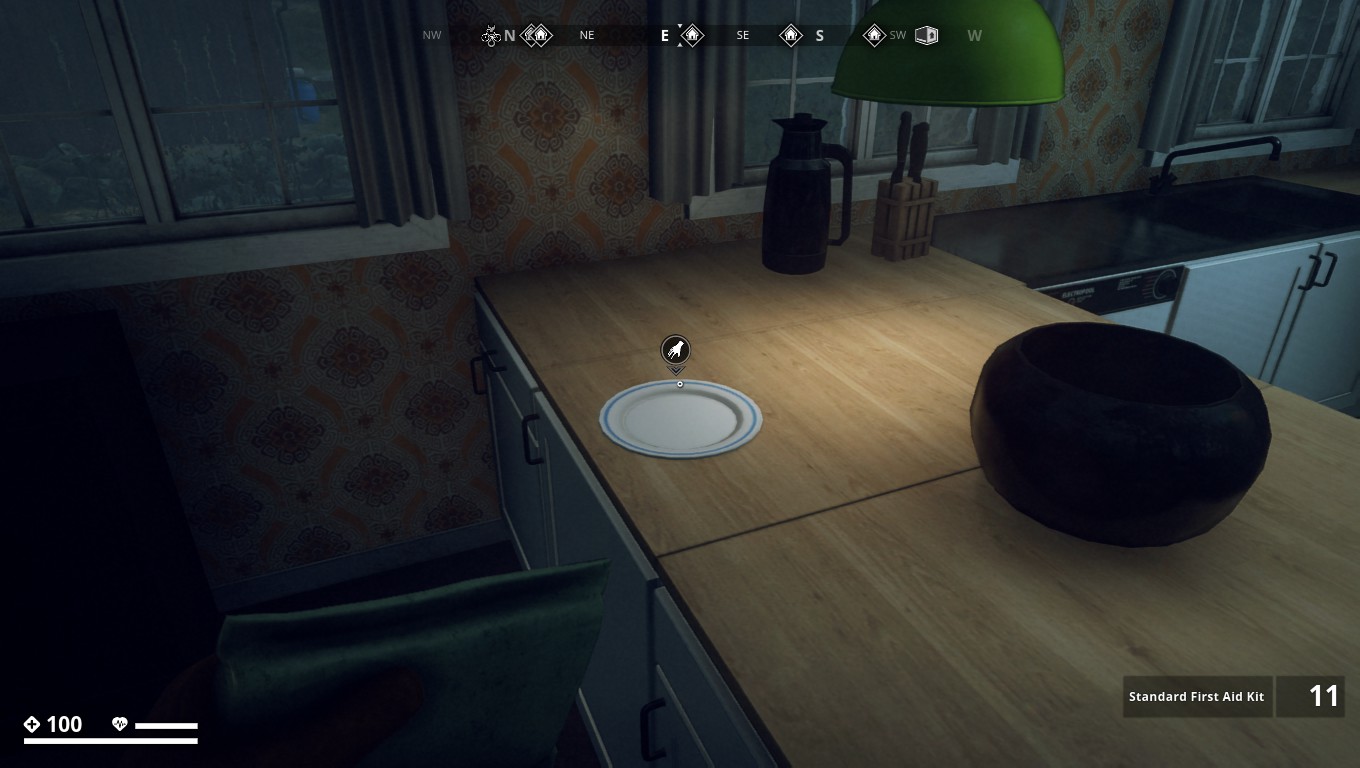This screenshot has width=1360, height=768.
Task: Select the W compass direction label
Action: [974, 35]
